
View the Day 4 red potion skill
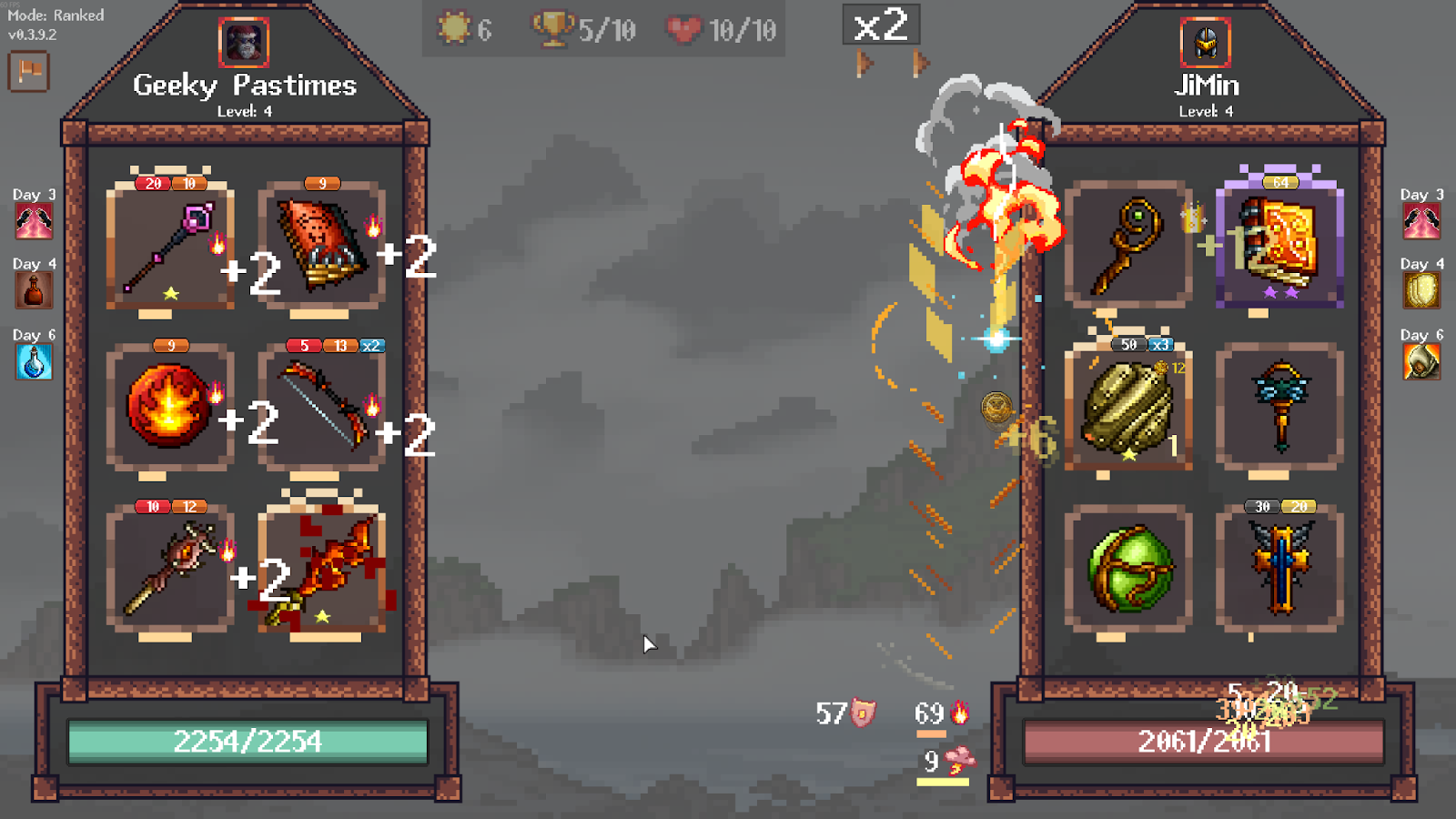tap(34, 291)
